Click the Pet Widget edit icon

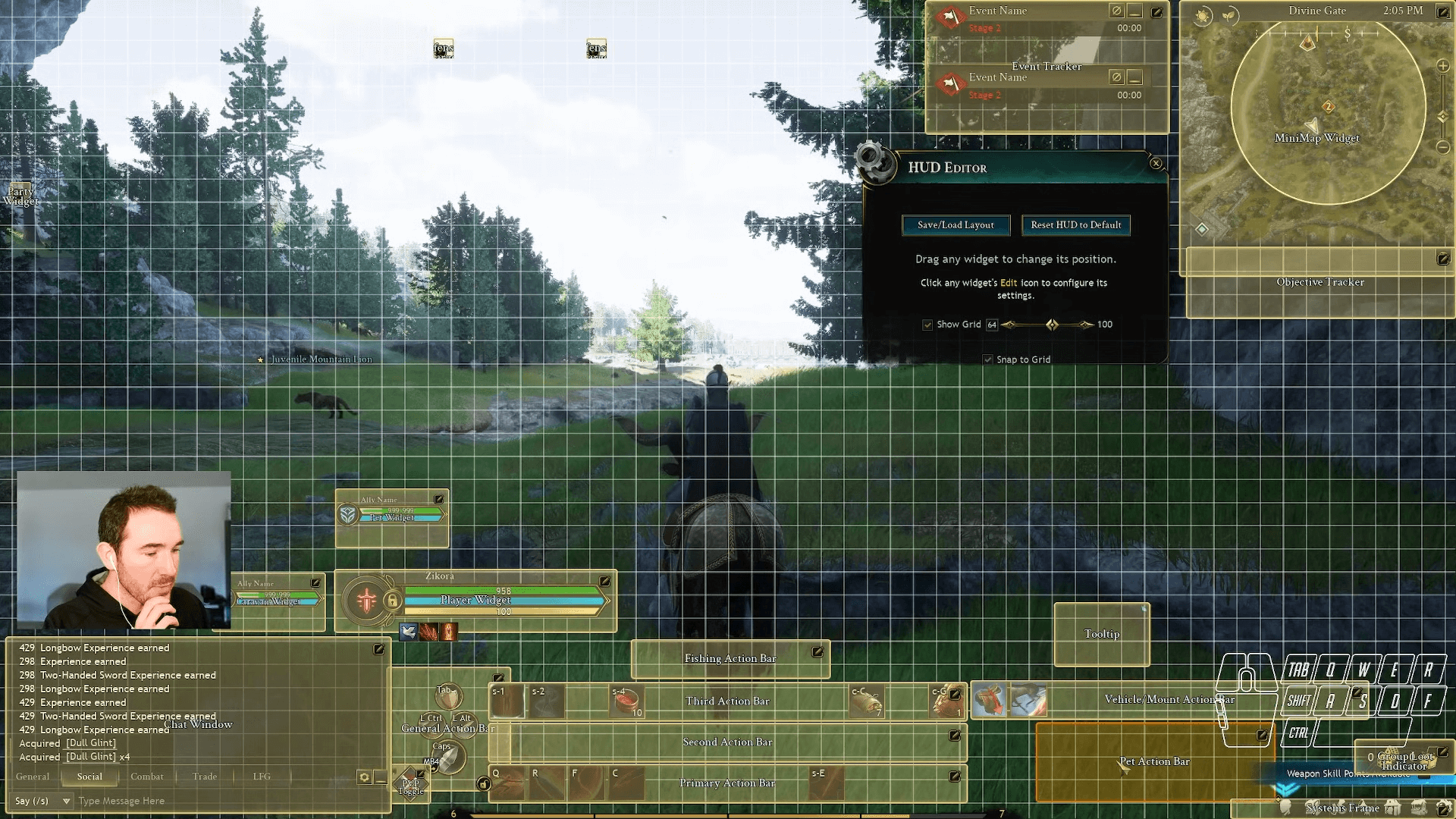pyautogui.click(x=438, y=499)
